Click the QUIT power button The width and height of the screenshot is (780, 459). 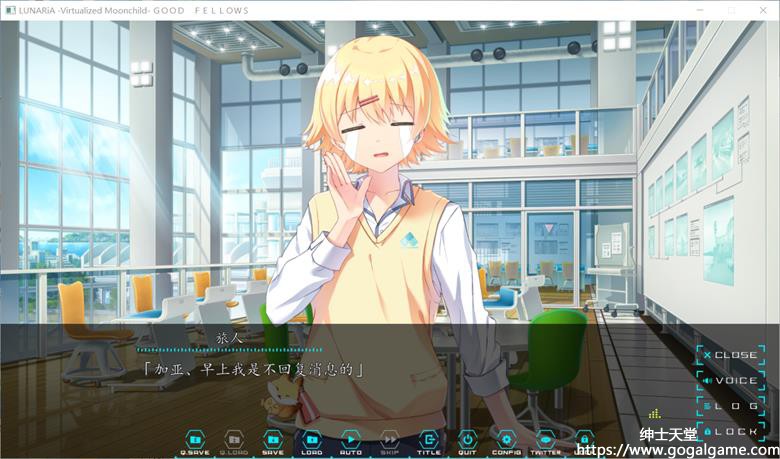[467, 441]
